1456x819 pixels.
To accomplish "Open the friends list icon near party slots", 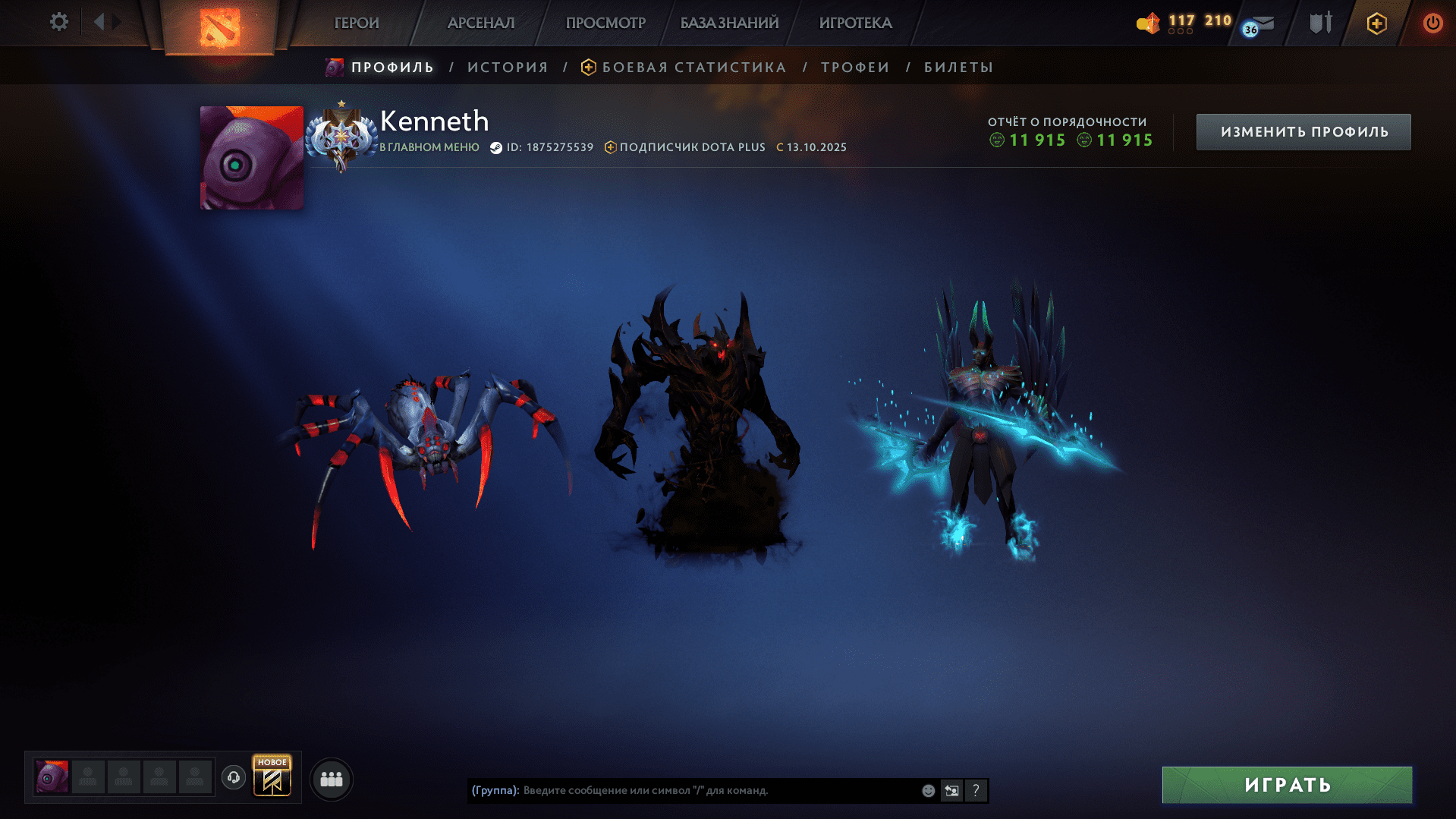I will [x=331, y=778].
